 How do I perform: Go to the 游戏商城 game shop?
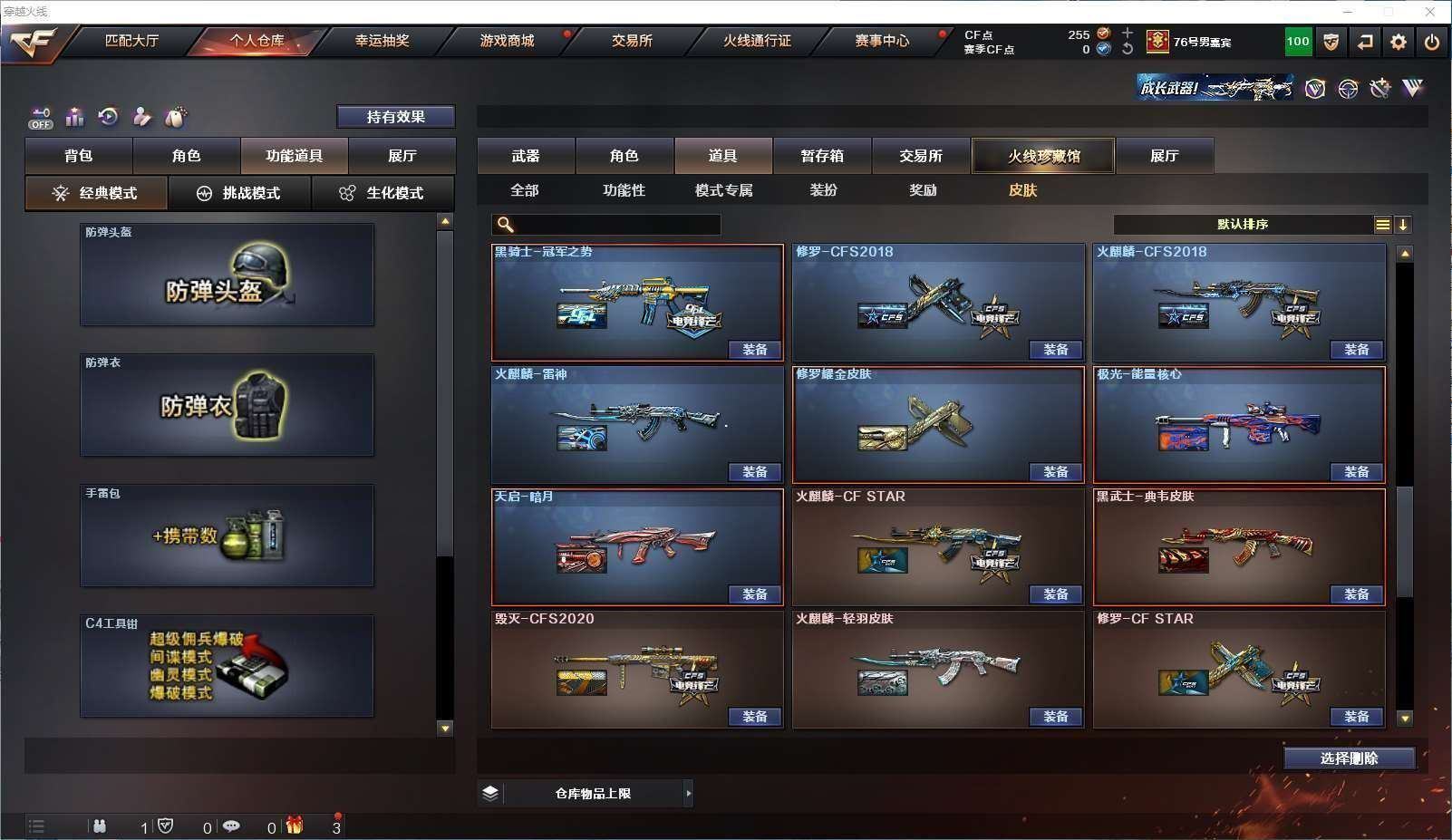tap(507, 41)
